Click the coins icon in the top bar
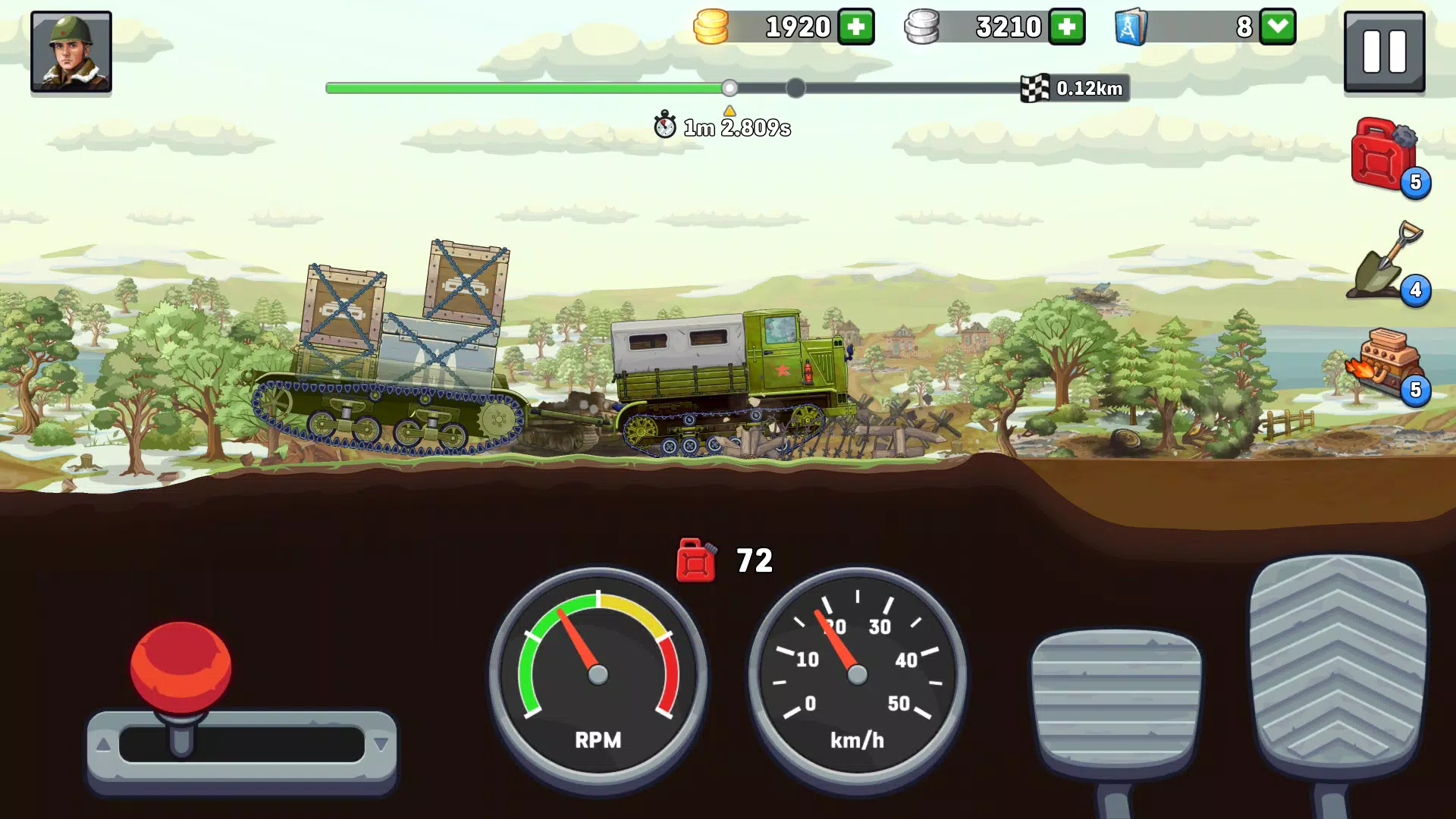The height and width of the screenshot is (819, 1456). click(x=711, y=27)
